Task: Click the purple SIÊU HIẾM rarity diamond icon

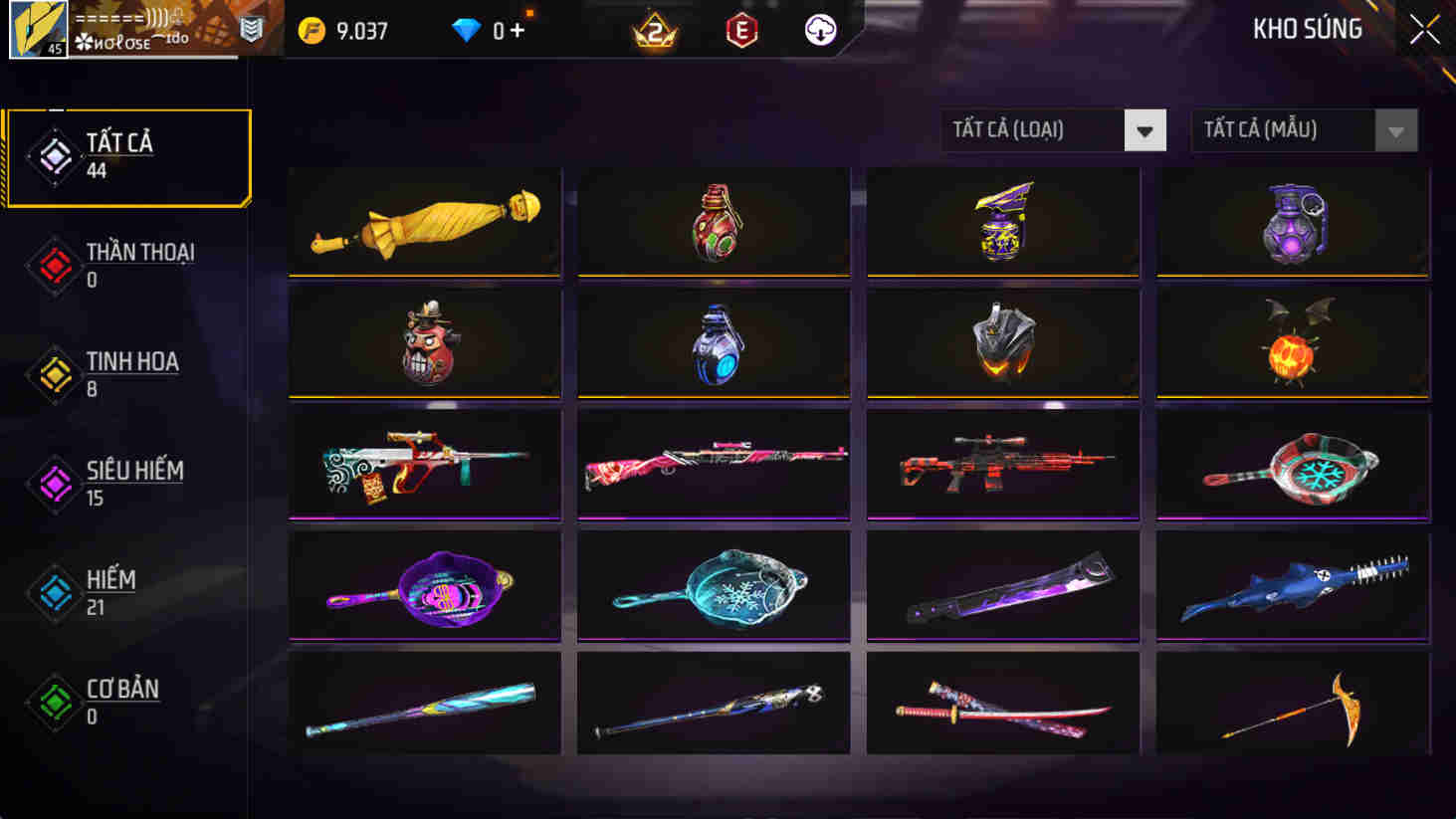Action: point(55,483)
